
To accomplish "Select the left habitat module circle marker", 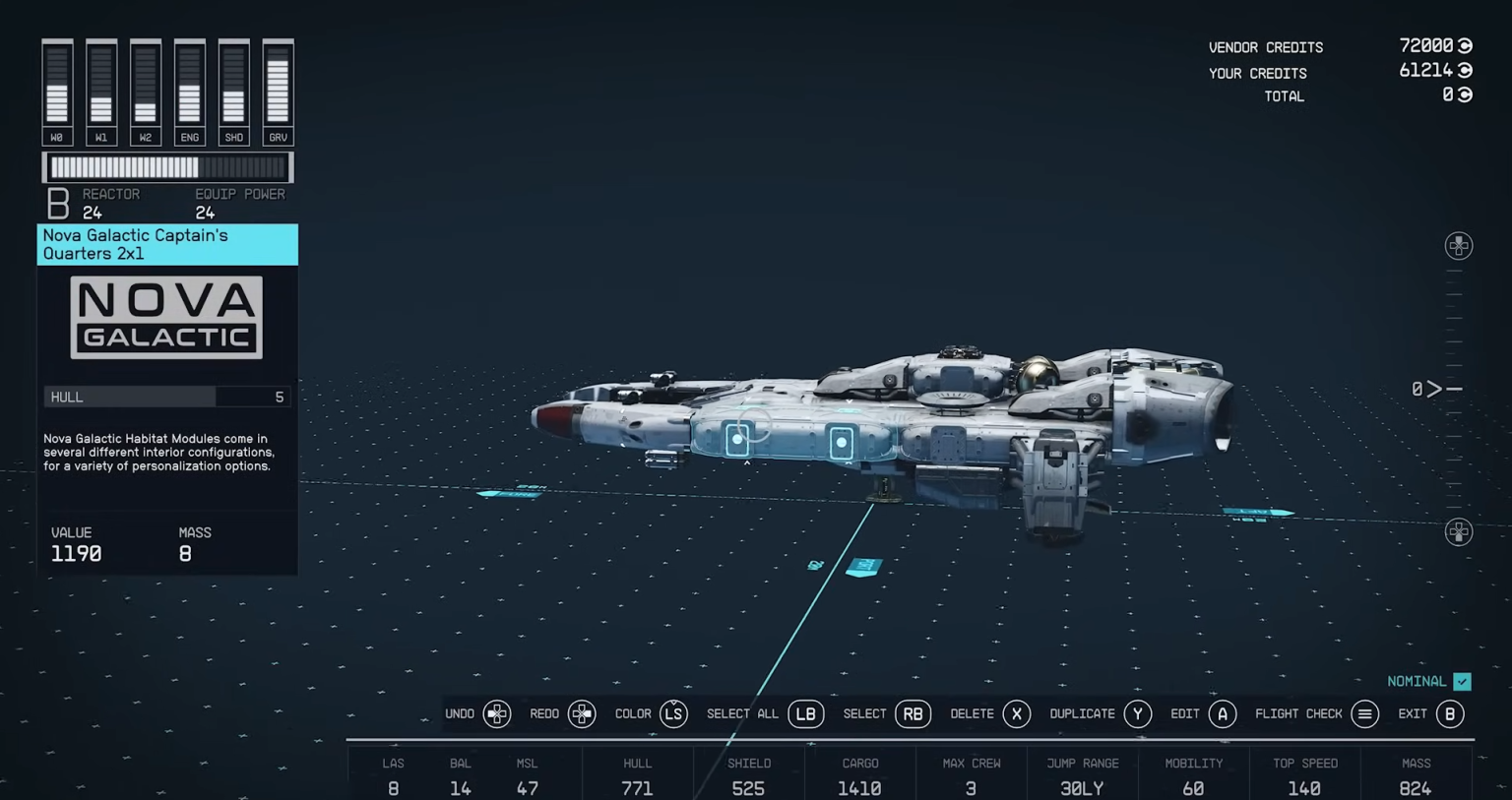I will click(x=738, y=440).
